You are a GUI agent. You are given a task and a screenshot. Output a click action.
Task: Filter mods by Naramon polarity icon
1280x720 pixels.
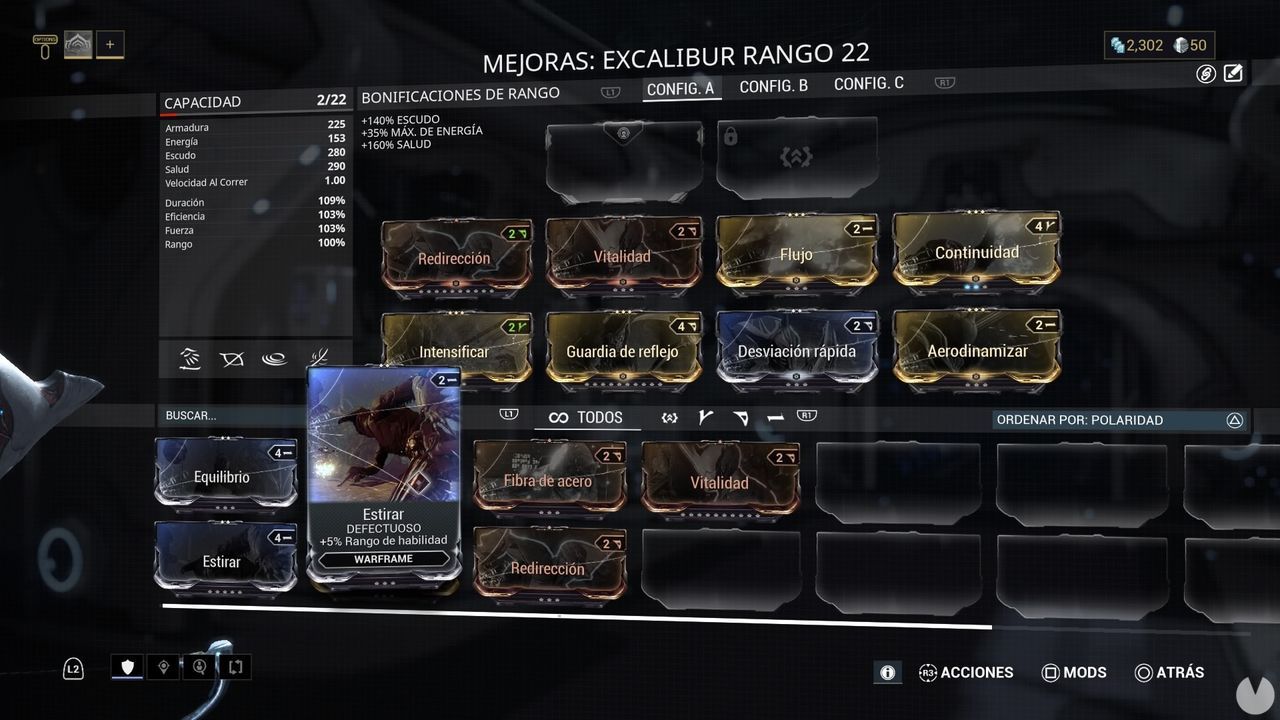click(777, 417)
